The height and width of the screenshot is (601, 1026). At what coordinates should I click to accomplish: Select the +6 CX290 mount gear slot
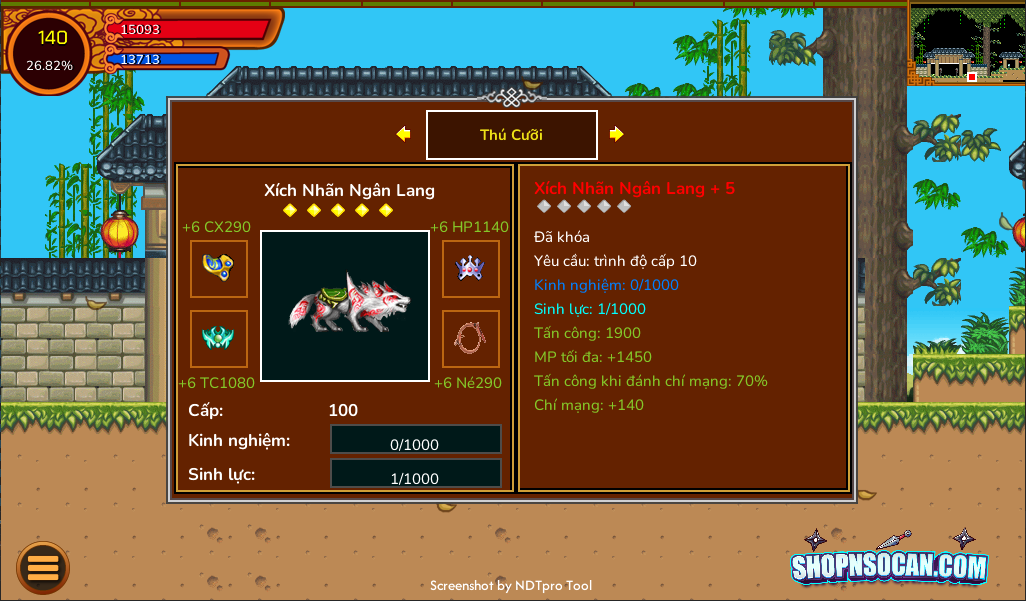pos(219,269)
